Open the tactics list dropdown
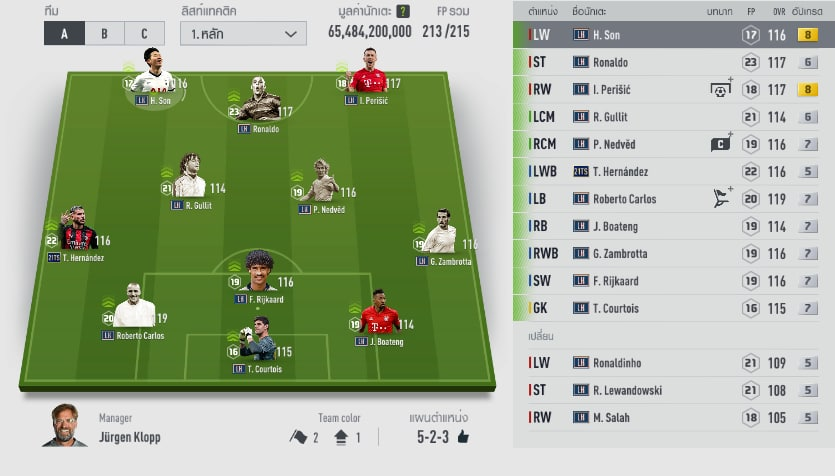Image resolution: width=835 pixels, height=476 pixels. coord(243,33)
